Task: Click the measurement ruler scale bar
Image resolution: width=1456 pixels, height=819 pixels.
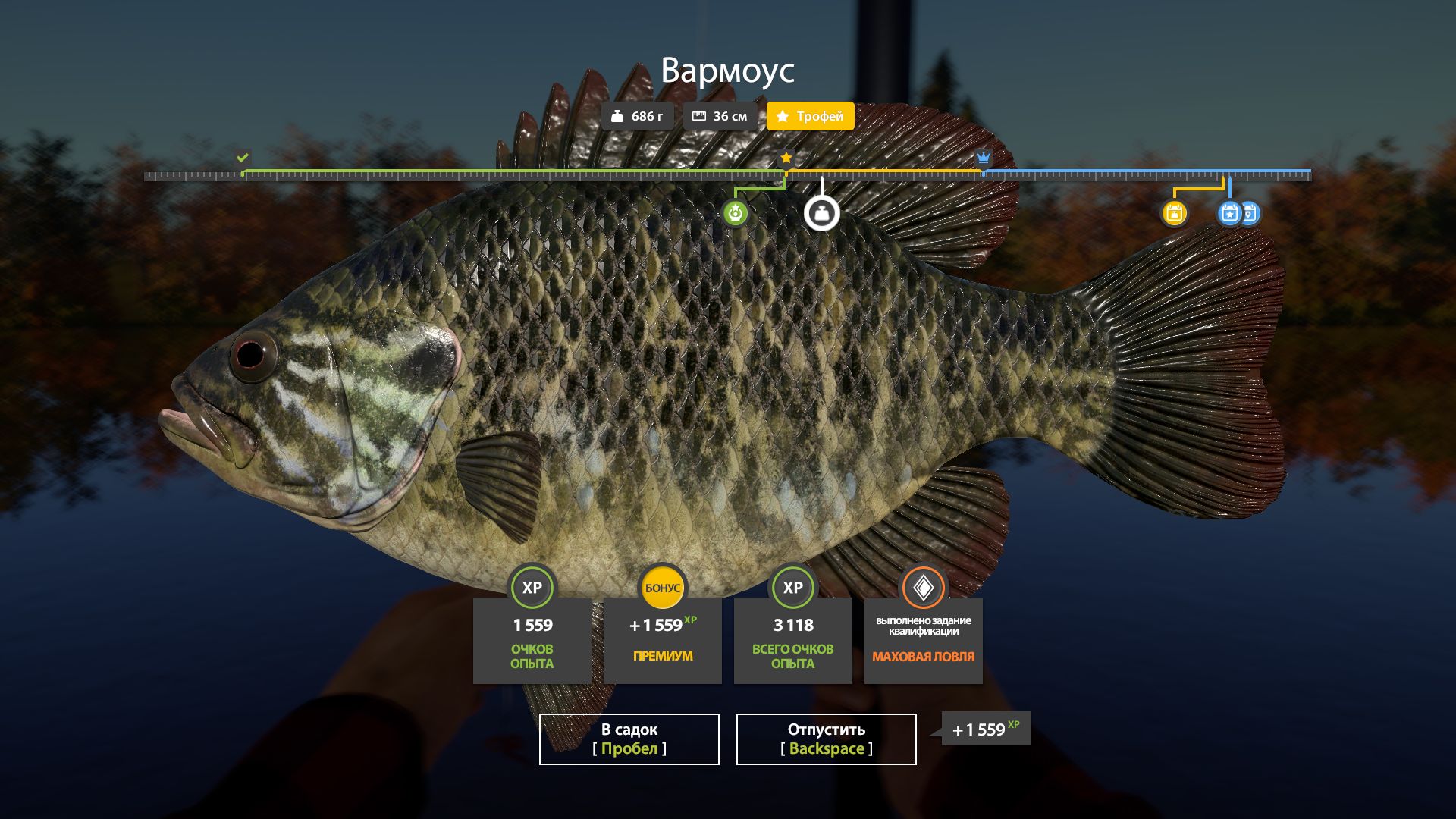Action: (x=728, y=177)
